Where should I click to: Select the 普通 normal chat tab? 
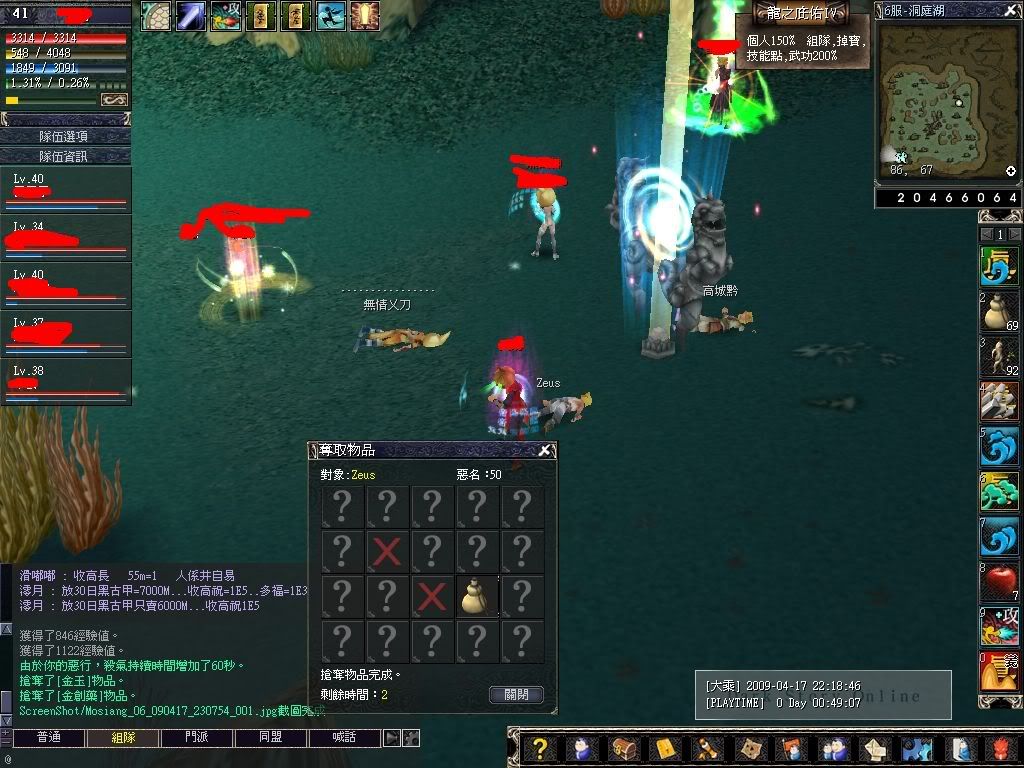48,738
